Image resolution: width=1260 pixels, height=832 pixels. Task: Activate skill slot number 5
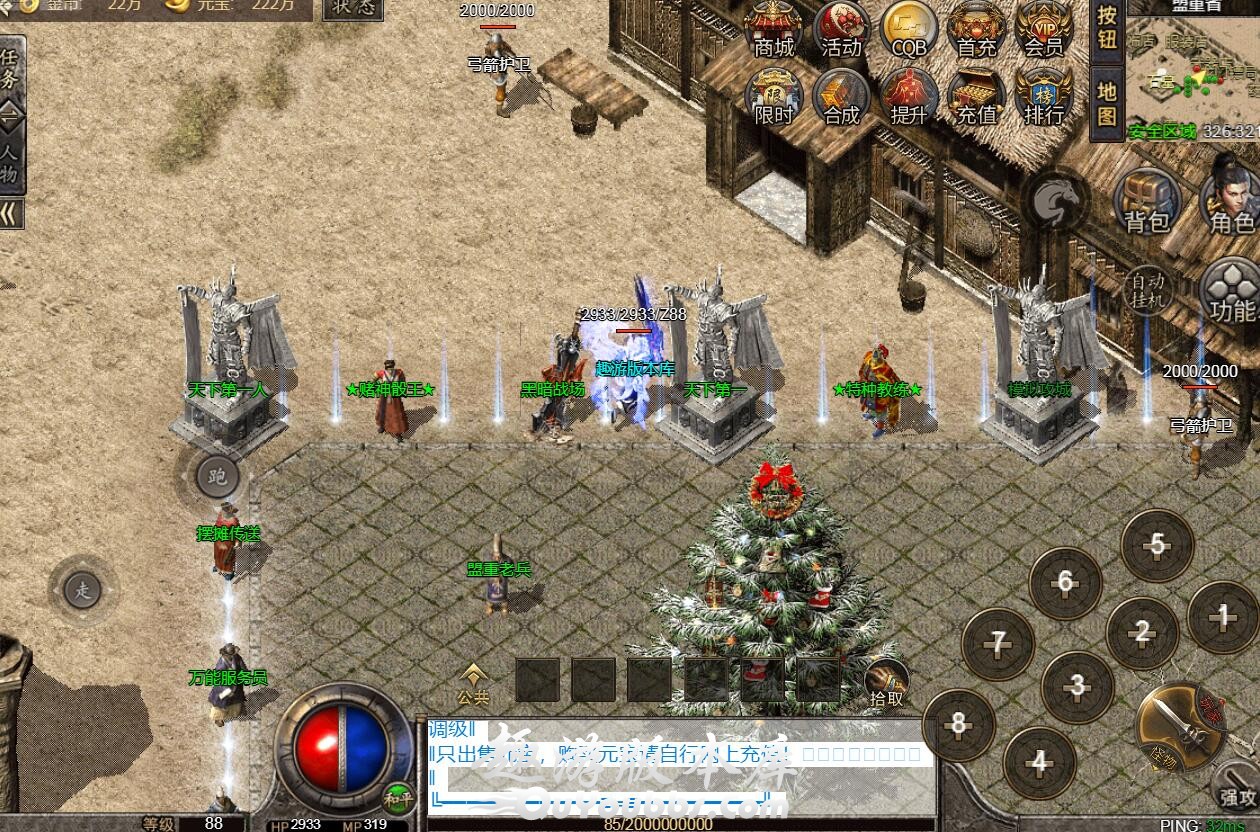tap(1157, 546)
